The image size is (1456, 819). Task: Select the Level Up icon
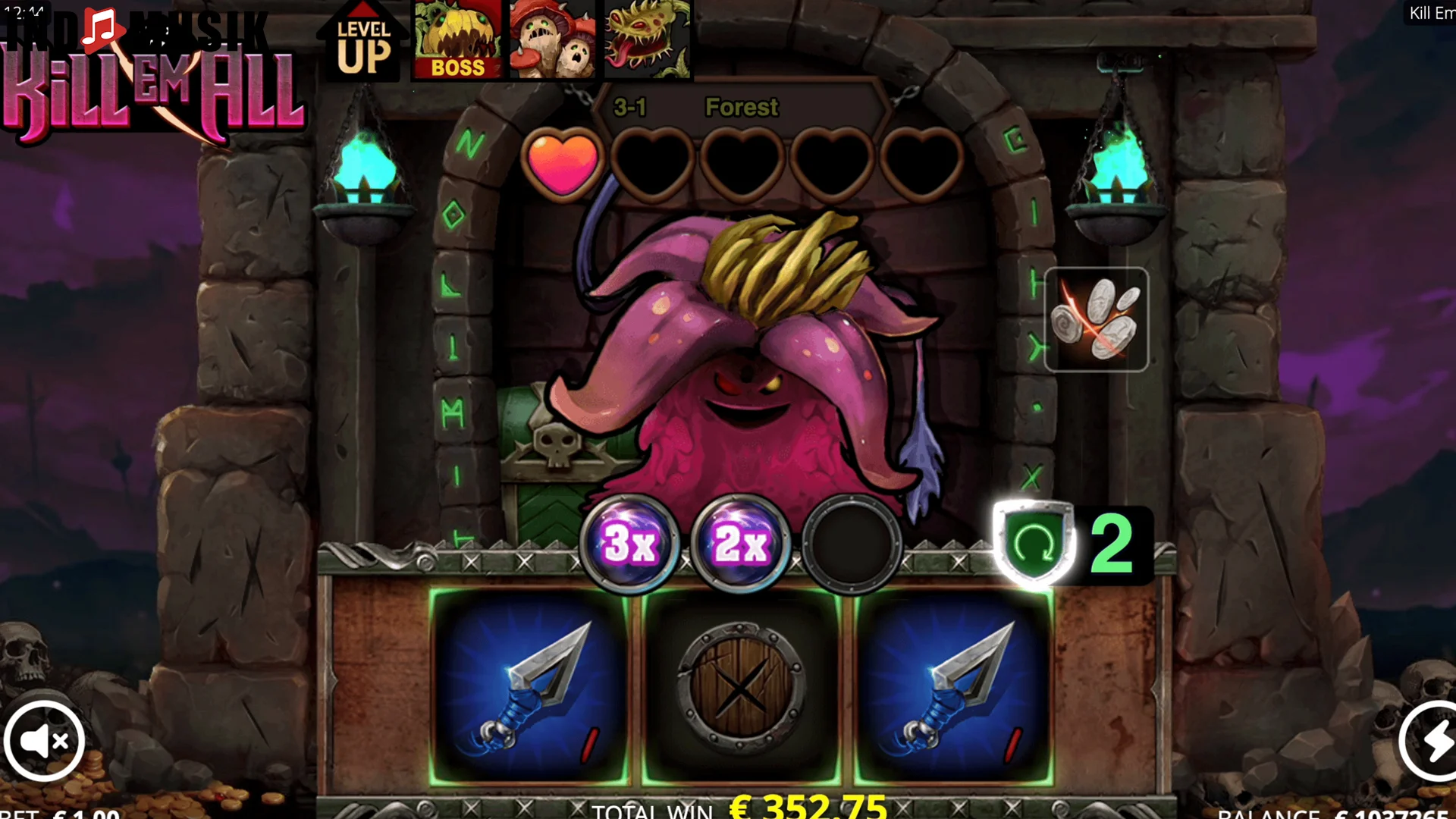(x=363, y=42)
